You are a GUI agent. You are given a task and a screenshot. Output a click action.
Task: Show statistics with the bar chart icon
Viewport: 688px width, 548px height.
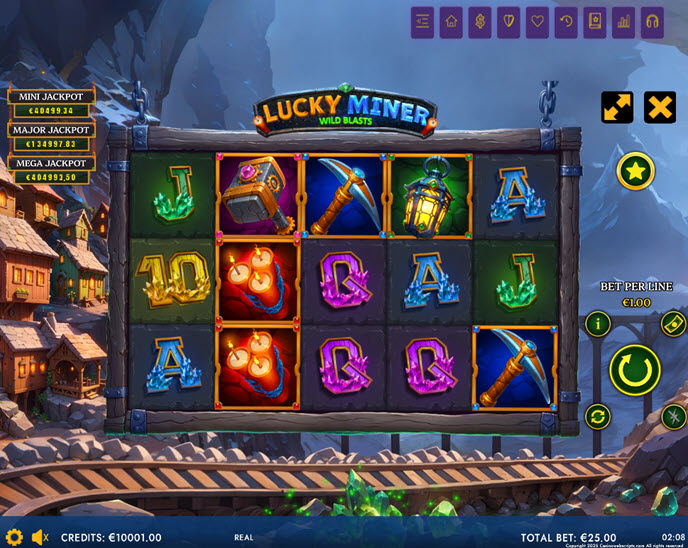[x=623, y=22]
